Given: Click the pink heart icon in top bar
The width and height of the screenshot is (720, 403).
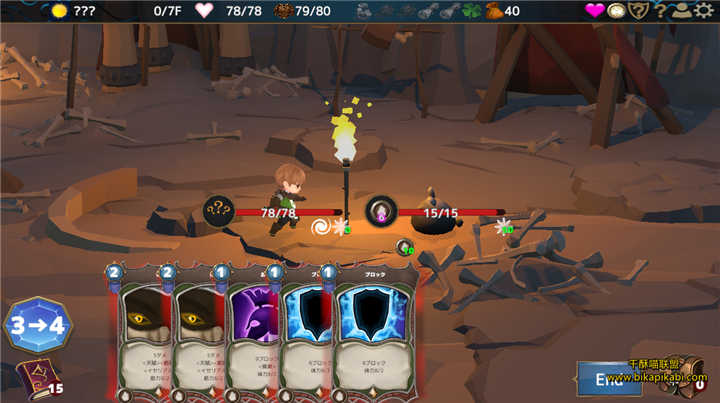Looking at the screenshot, I should 596,11.
